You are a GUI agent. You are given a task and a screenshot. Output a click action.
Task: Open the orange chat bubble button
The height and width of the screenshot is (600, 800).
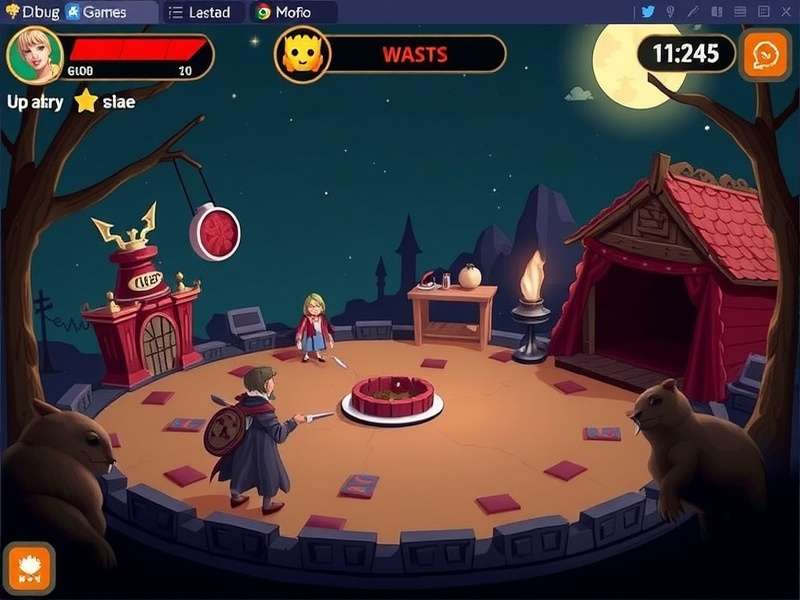click(765, 53)
